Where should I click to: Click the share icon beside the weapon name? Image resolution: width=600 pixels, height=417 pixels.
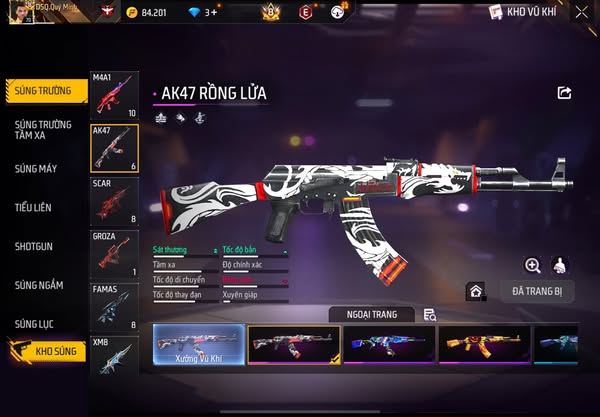564,93
